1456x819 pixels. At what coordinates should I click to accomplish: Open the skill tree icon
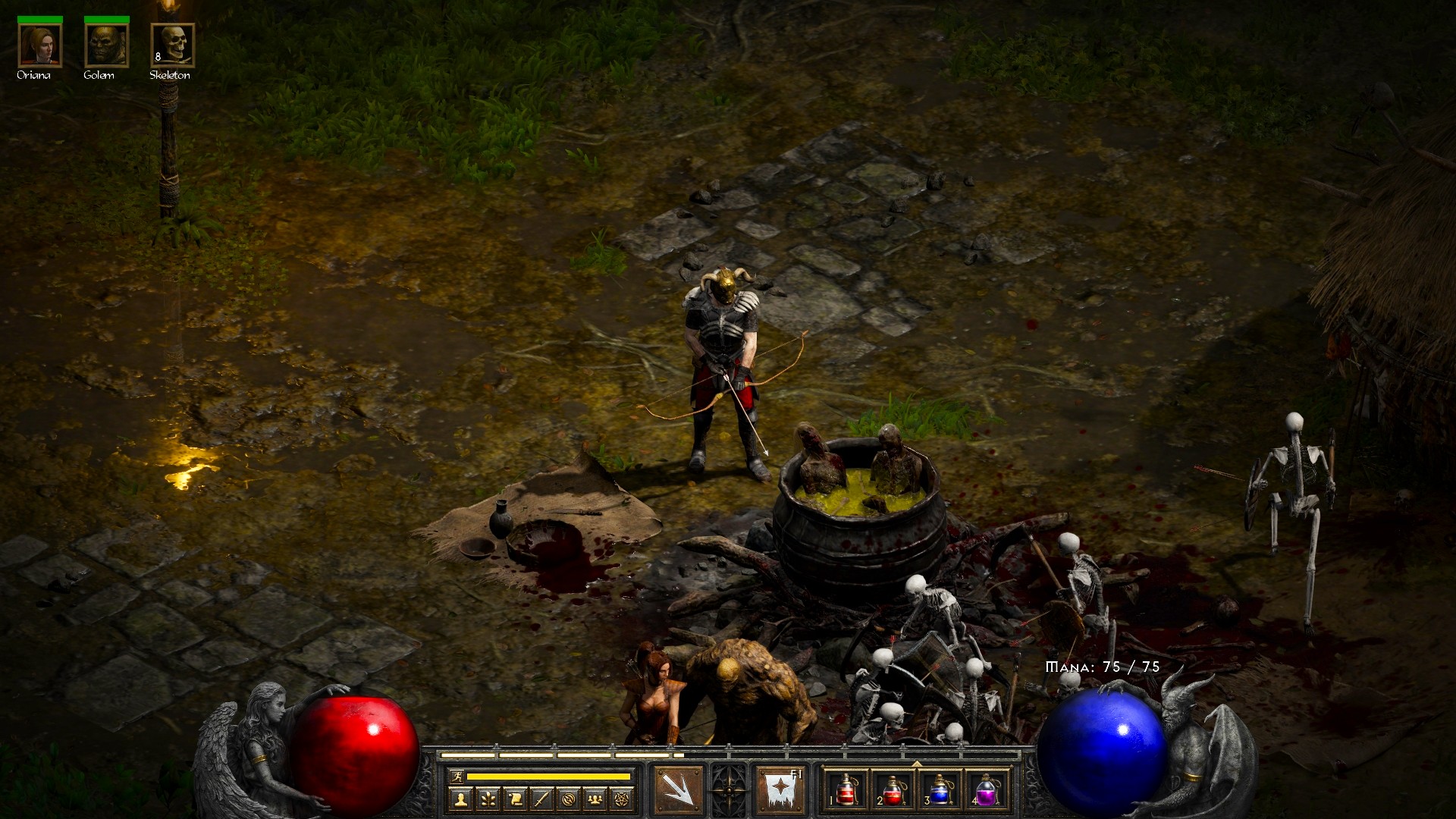tap(488, 799)
